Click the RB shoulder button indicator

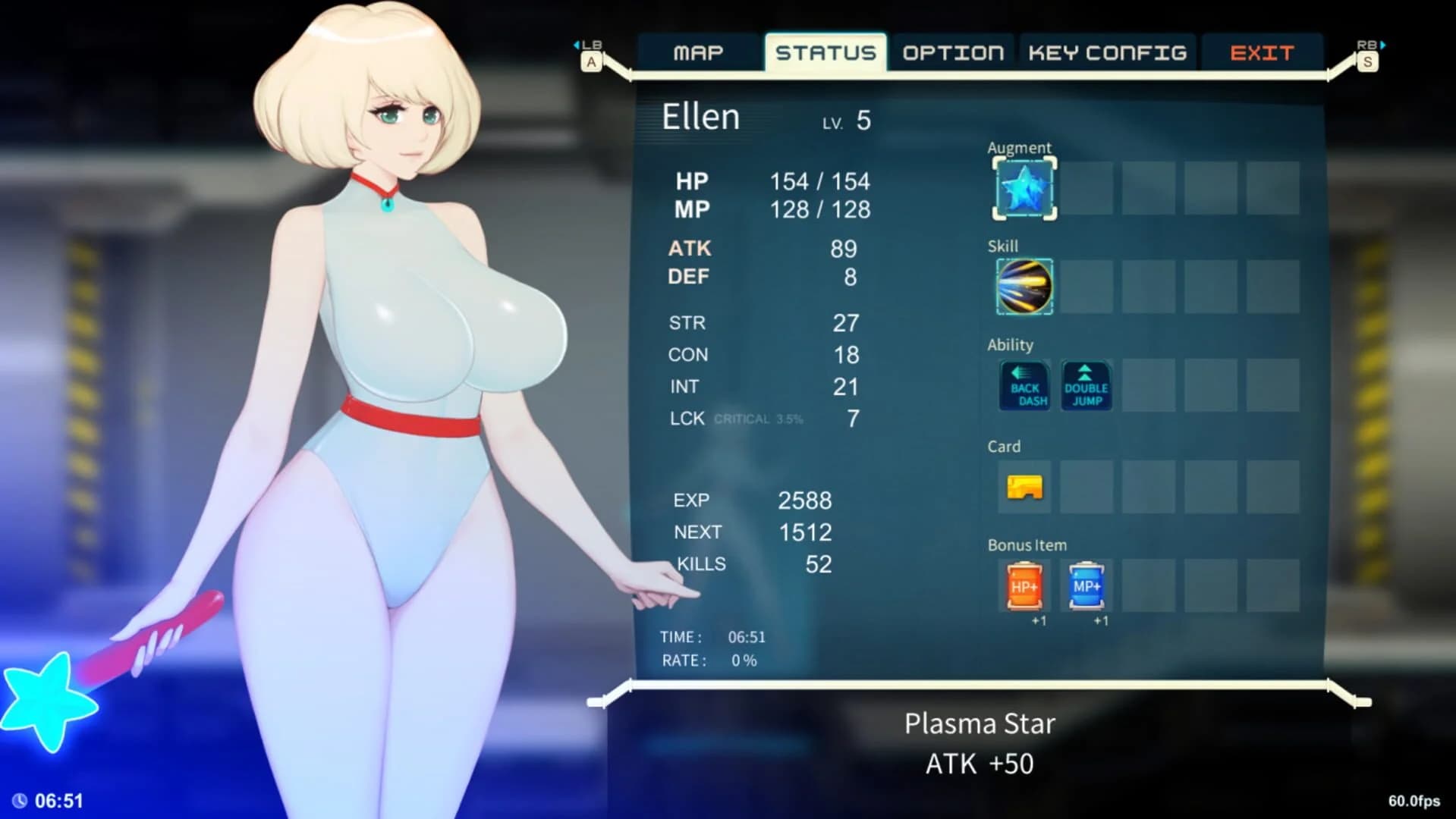(1366, 53)
